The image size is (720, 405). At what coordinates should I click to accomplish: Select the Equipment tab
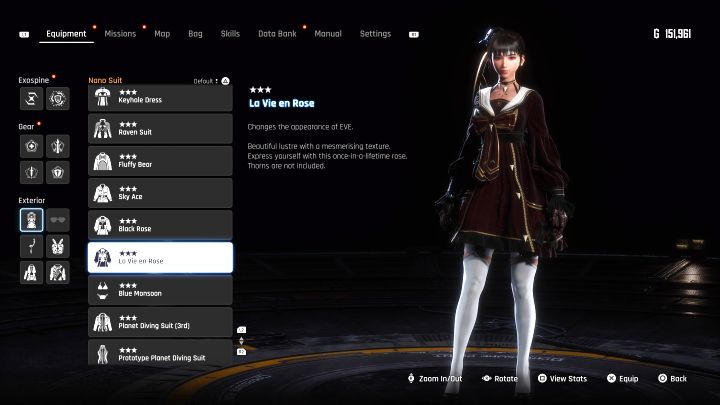pyautogui.click(x=67, y=34)
